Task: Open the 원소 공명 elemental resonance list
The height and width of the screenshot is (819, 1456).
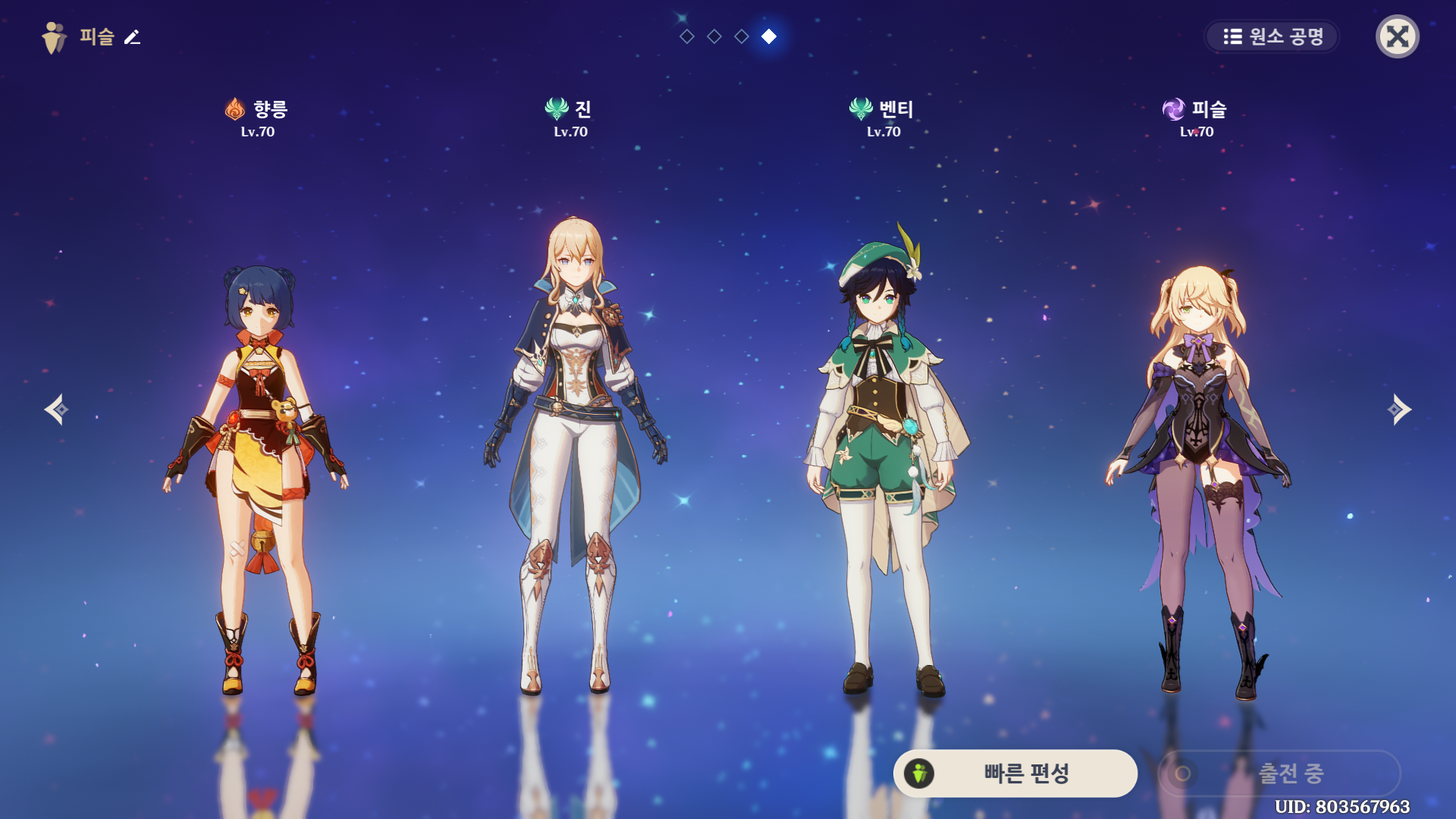Action: (1272, 36)
